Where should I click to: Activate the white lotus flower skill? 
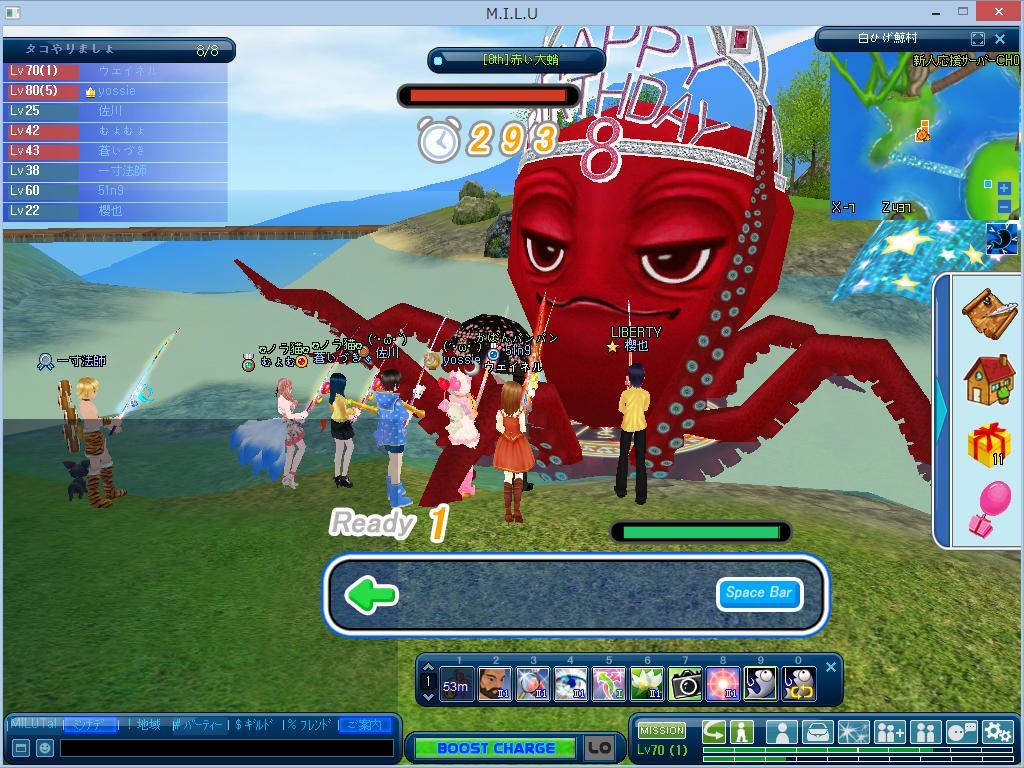[647, 684]
